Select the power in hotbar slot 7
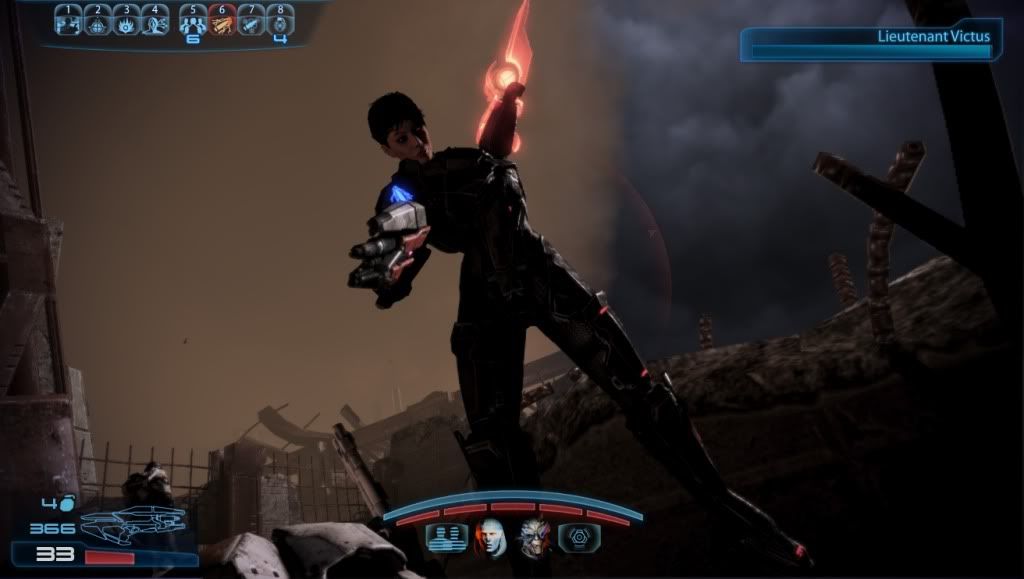 pos(251,20)
